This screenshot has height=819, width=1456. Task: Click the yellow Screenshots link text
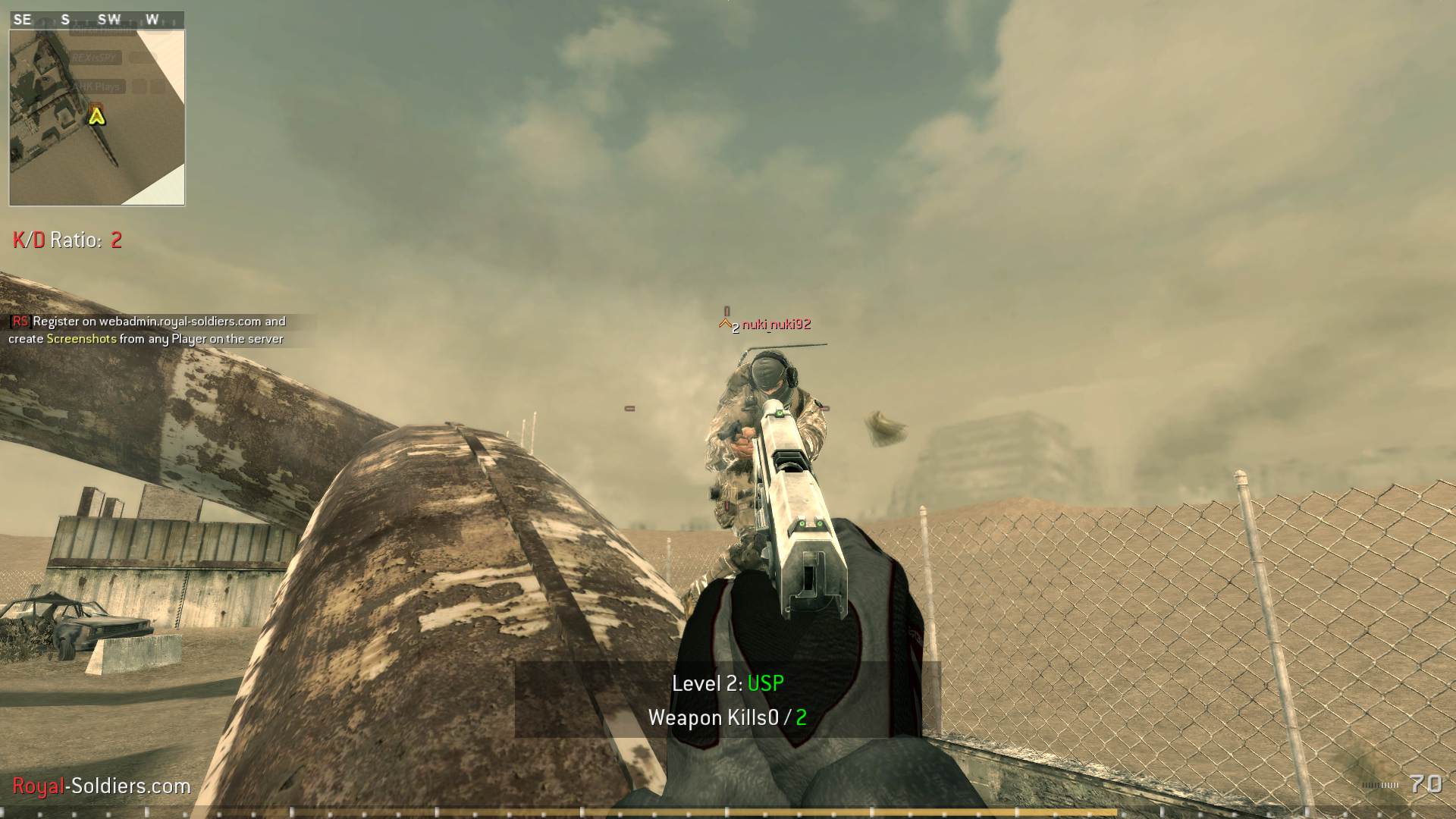point(82,339)
